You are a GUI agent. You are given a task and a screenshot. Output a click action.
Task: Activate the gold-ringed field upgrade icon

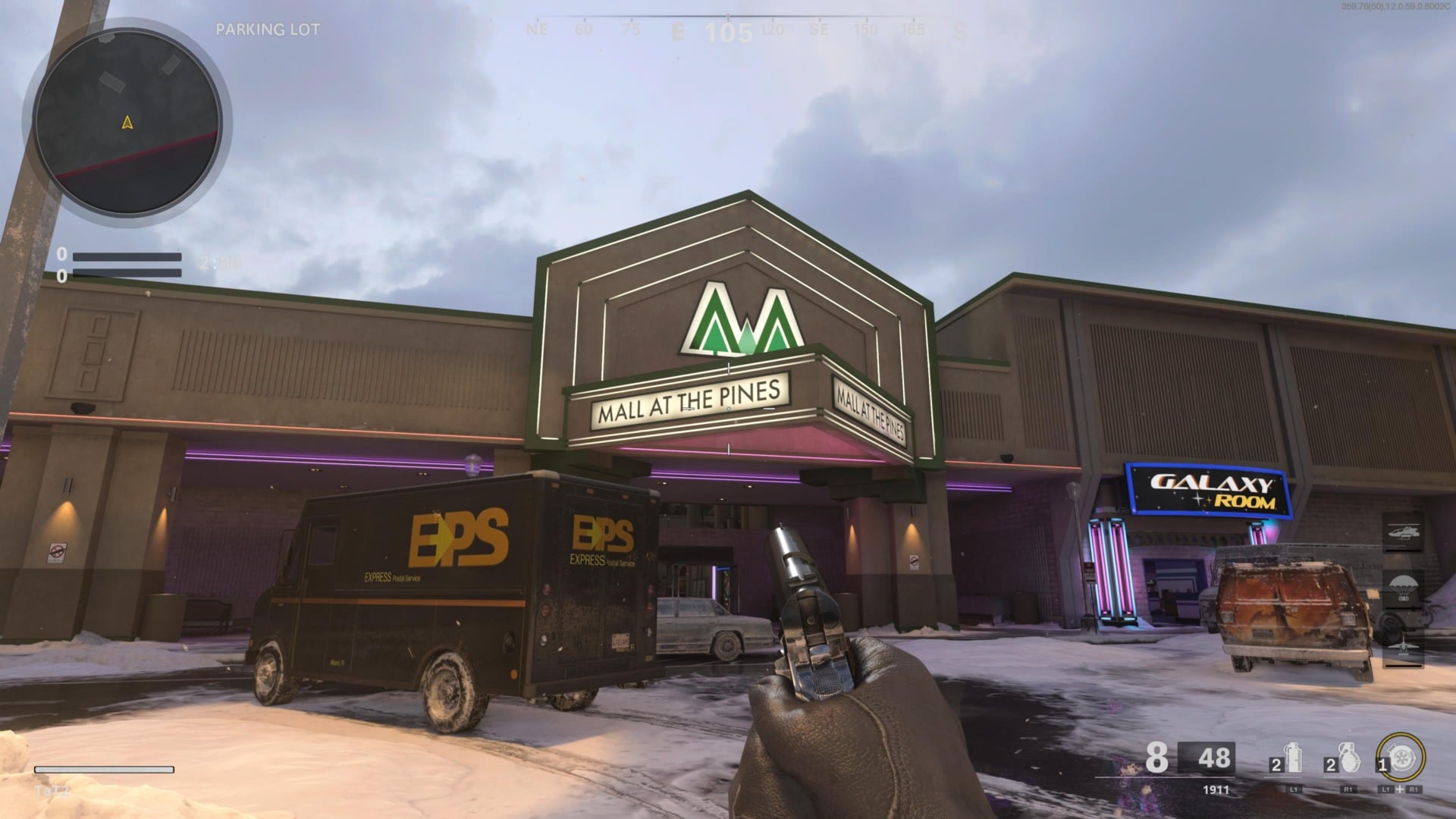1401,758
